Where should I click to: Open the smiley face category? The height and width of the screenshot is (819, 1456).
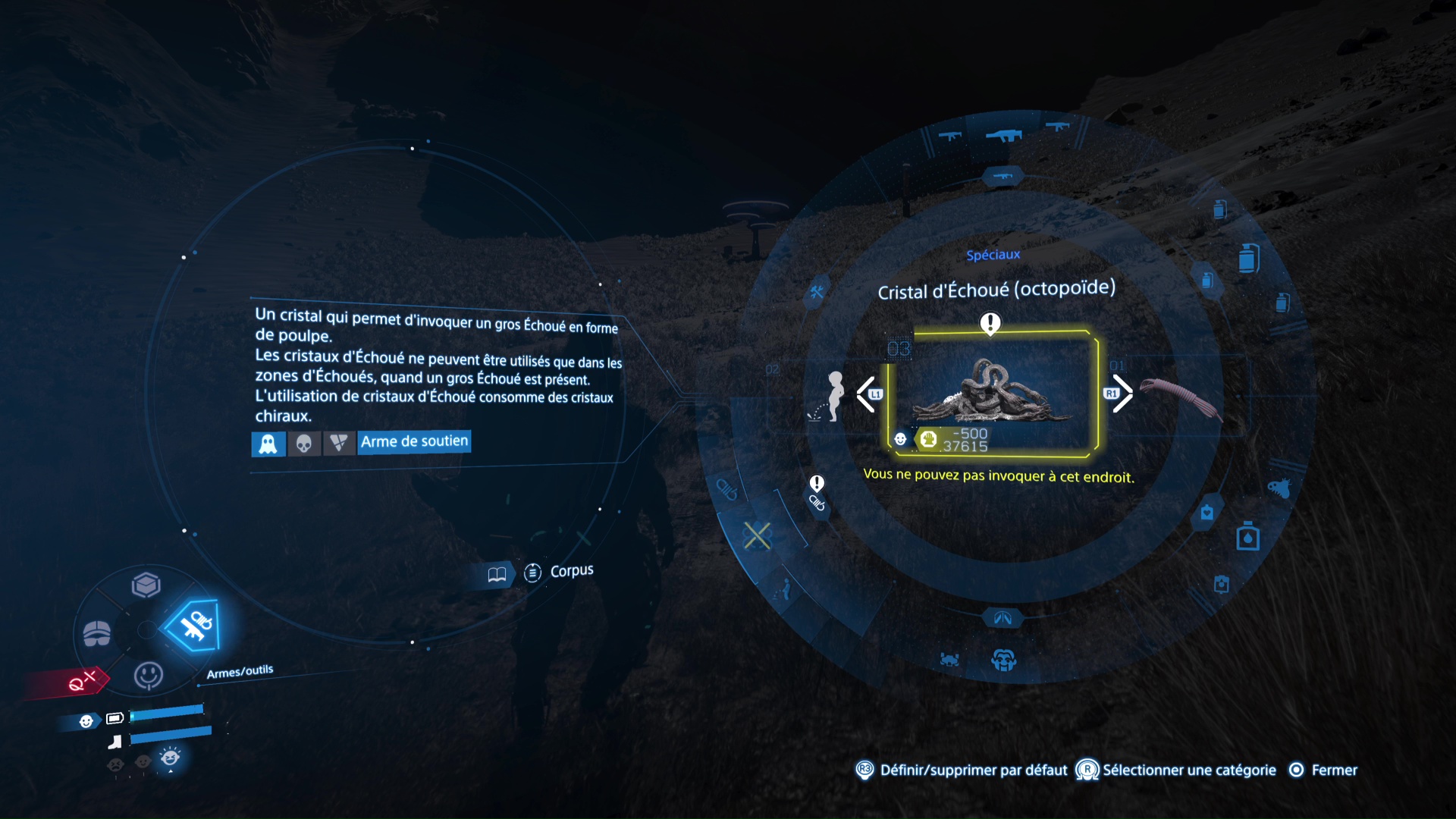click(148, 674)
